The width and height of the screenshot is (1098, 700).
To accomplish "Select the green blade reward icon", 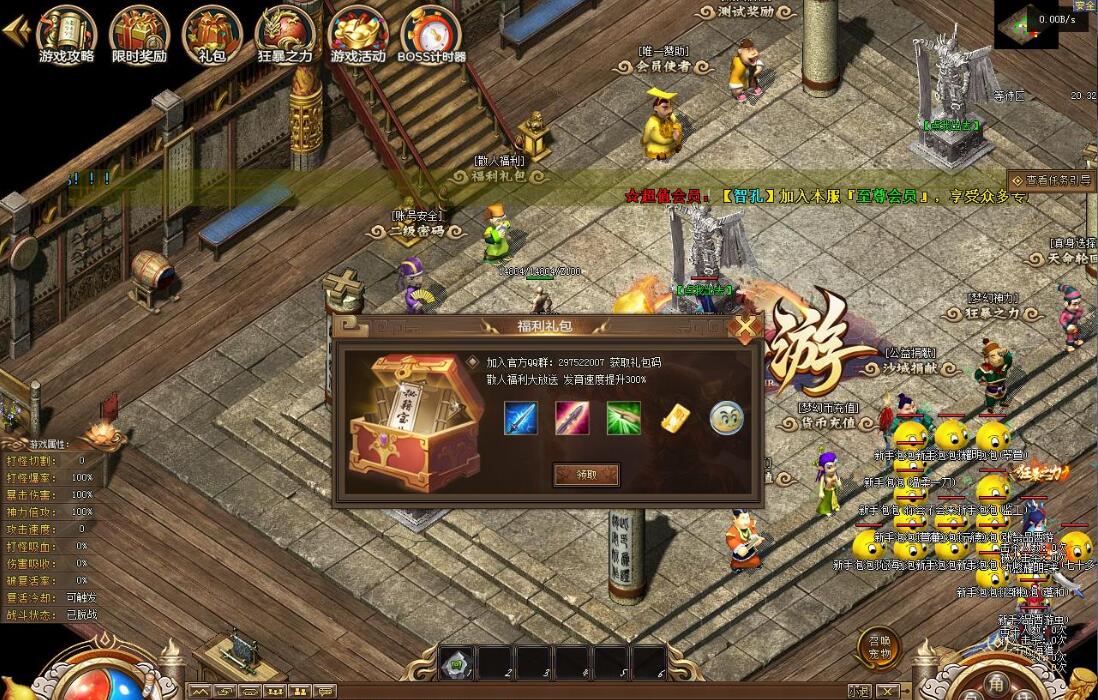I will tap(623, 418).
